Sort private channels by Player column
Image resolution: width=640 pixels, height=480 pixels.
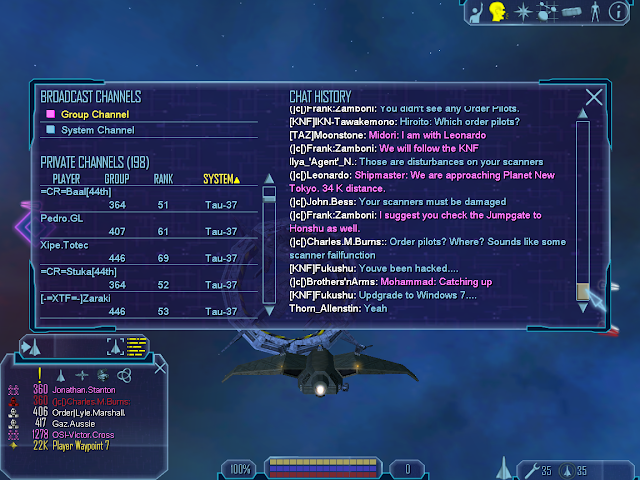click(x=66, y=179)
